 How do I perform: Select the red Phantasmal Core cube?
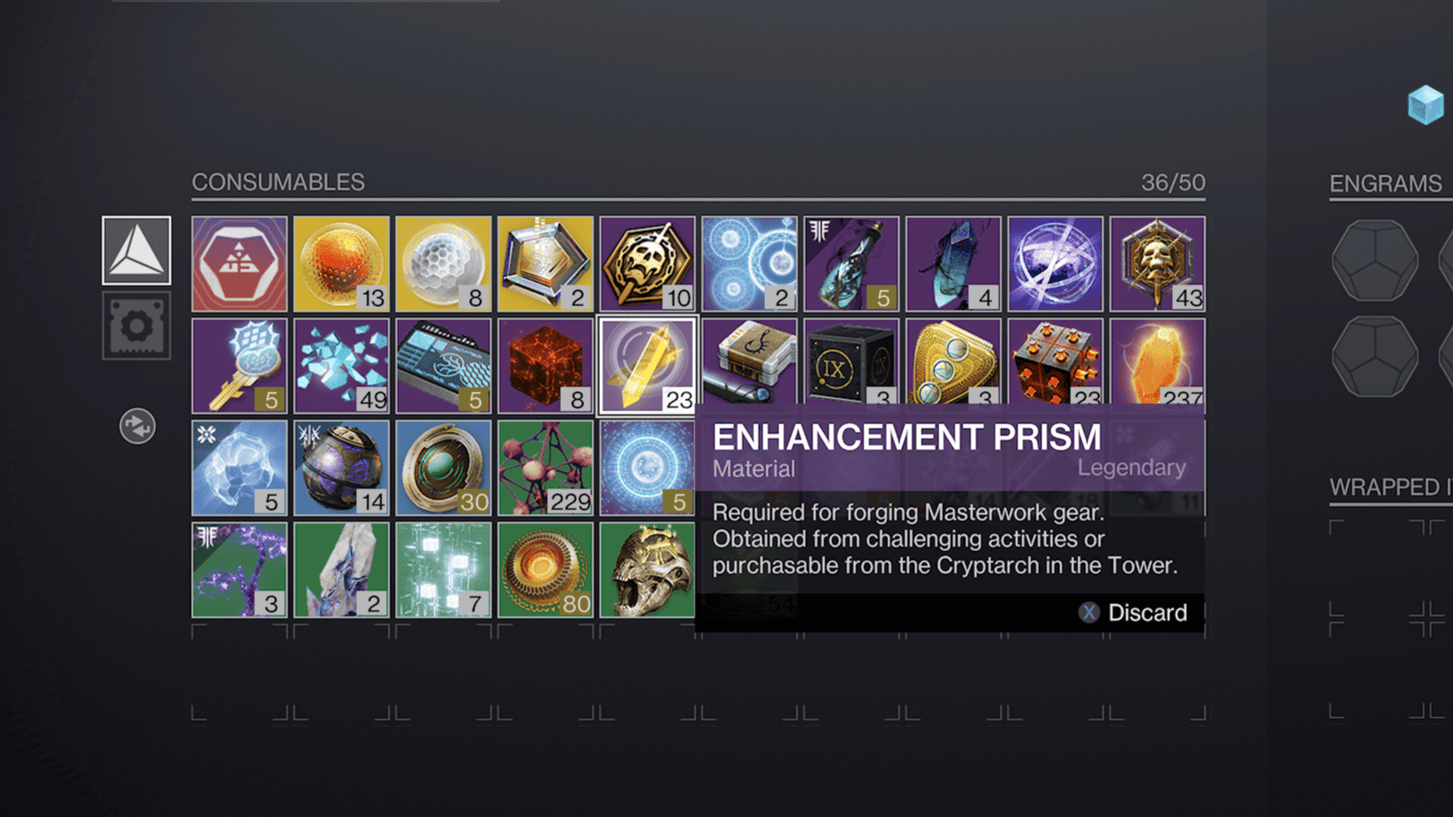click(x=545, y=365)
